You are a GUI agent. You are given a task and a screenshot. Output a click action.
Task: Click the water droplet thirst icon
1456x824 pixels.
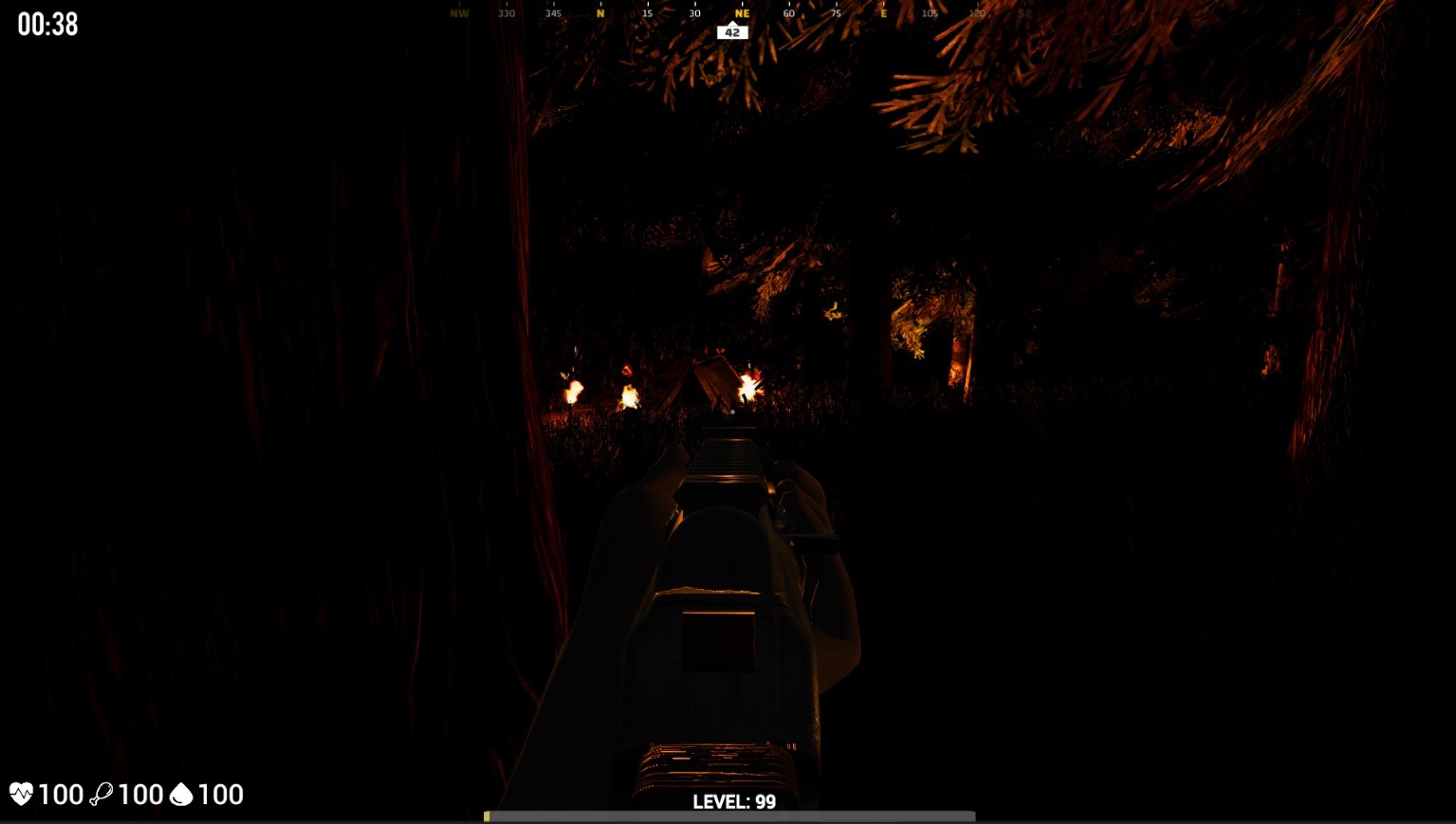(184, 794)
